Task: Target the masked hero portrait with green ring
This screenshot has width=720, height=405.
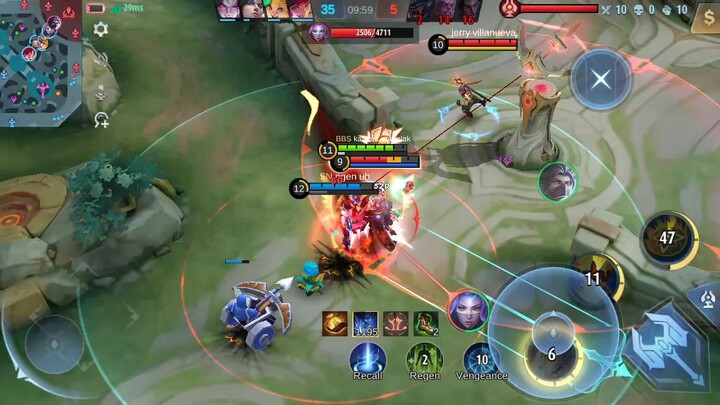Action: pyautogui.click(x=557, y=181)
